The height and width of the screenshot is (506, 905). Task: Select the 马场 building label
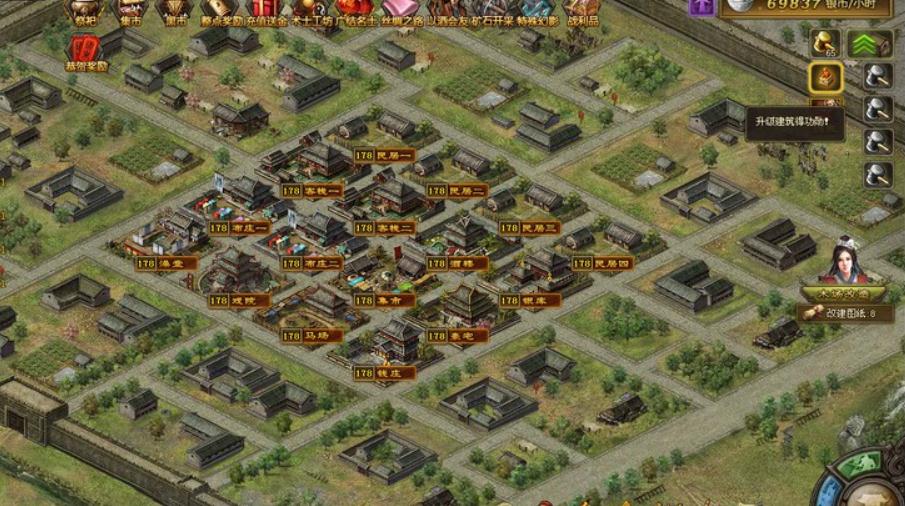point(307,336)
